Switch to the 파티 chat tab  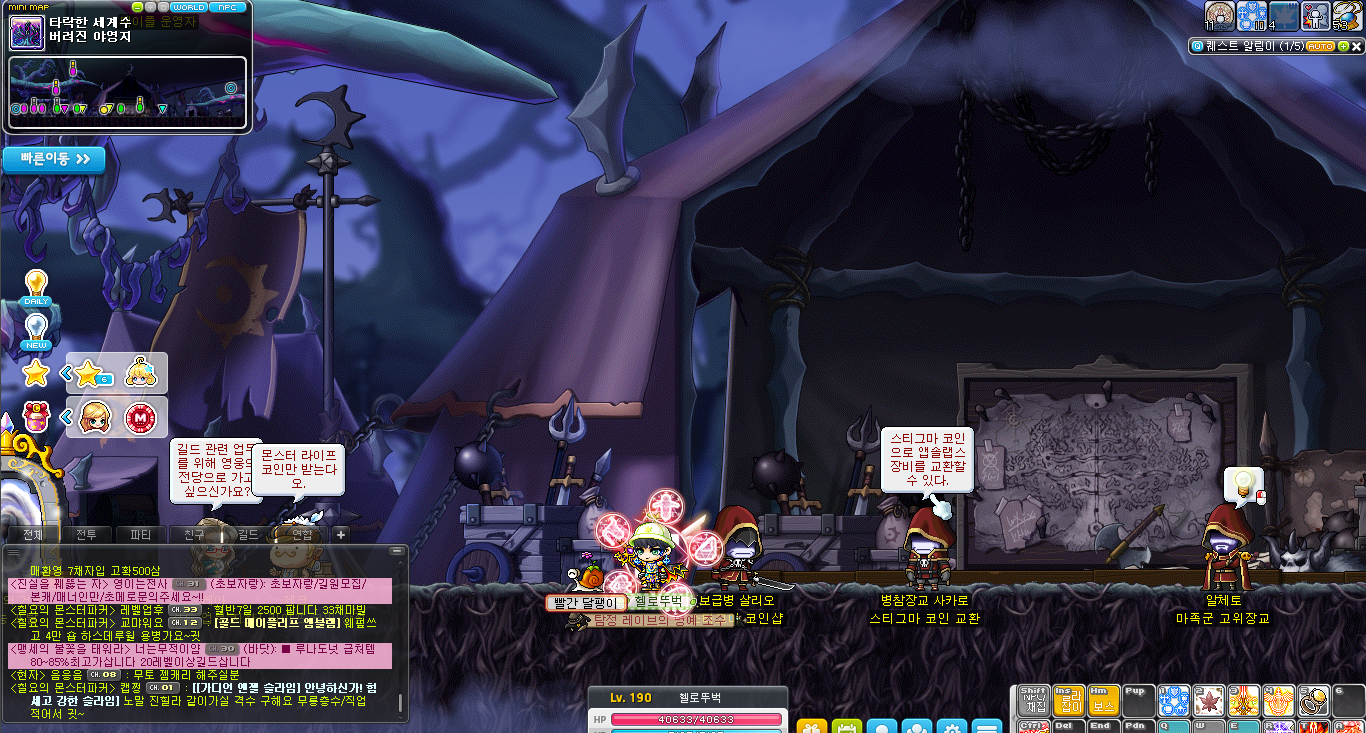[x=141, y=535]
